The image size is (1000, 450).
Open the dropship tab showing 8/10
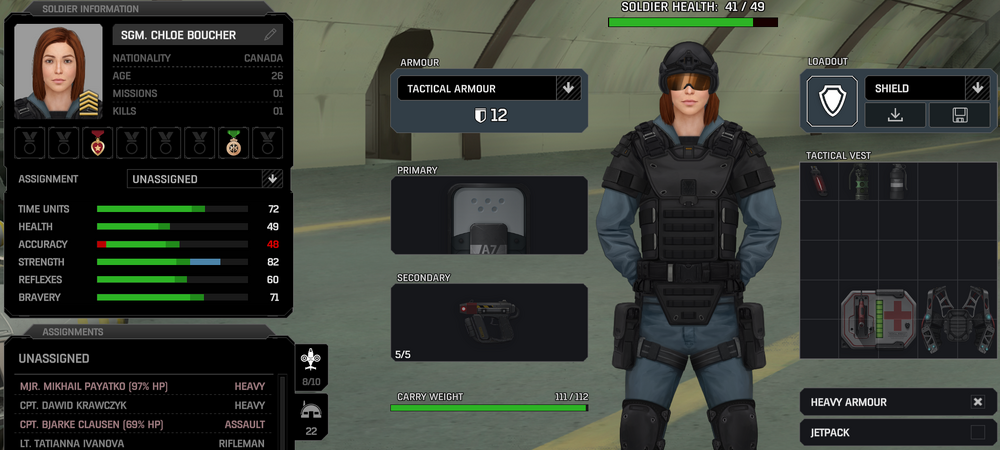pos(312,367)
